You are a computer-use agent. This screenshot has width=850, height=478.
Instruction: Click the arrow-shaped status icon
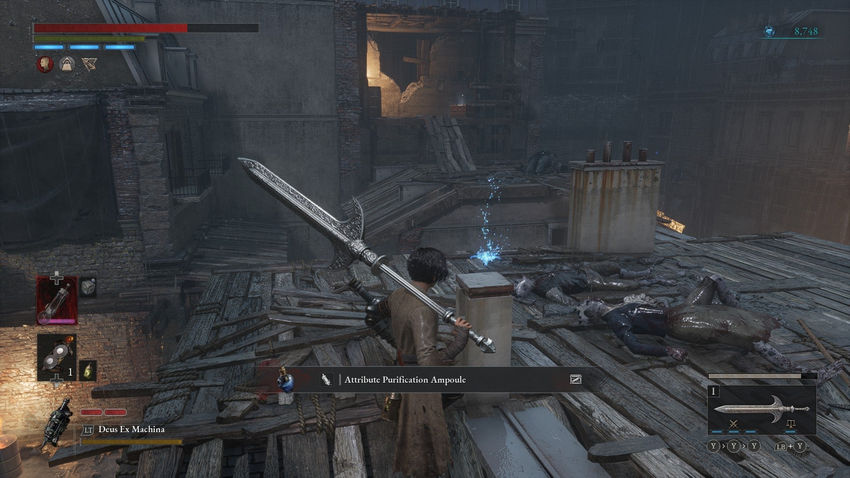89,65
